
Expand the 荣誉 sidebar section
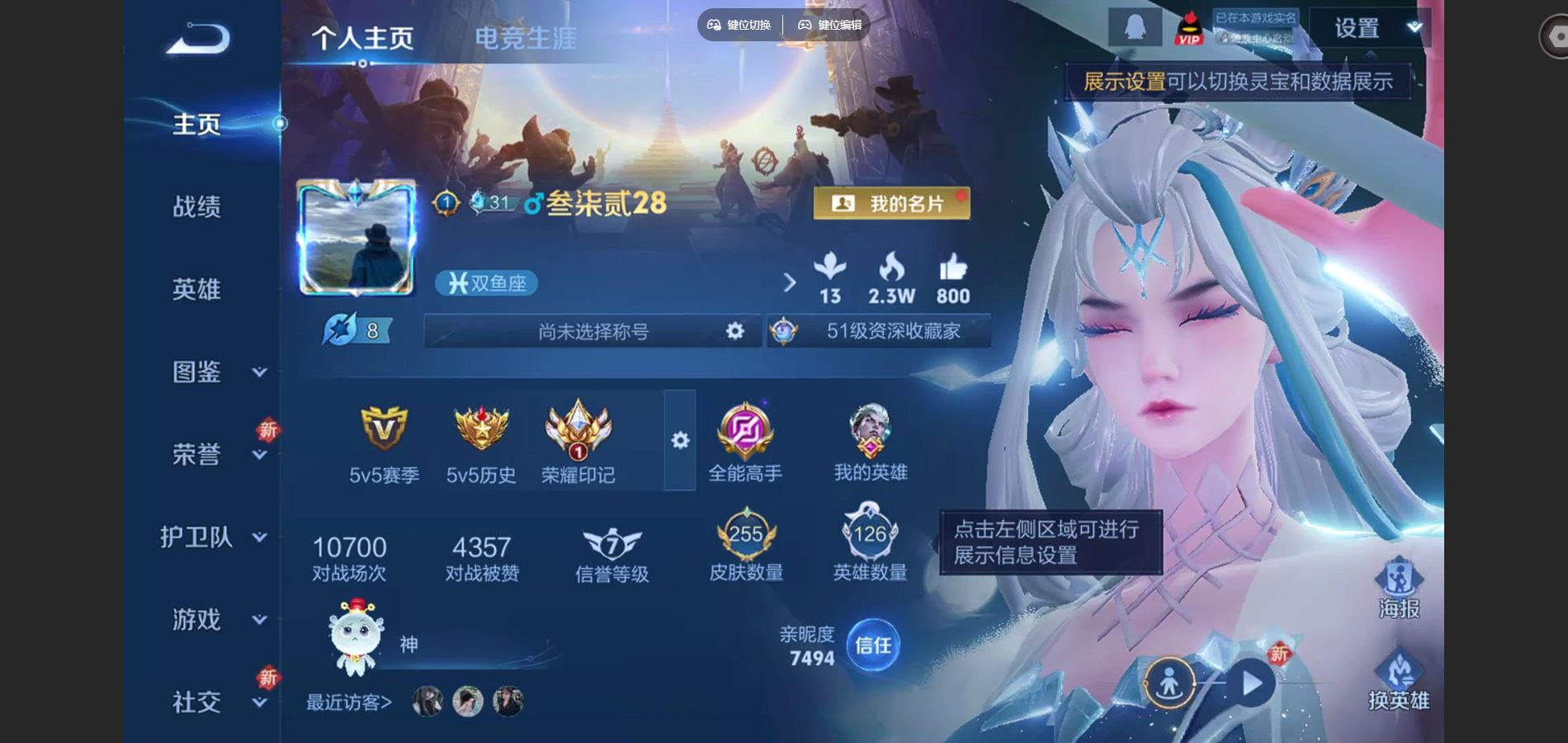pos(198,454)
